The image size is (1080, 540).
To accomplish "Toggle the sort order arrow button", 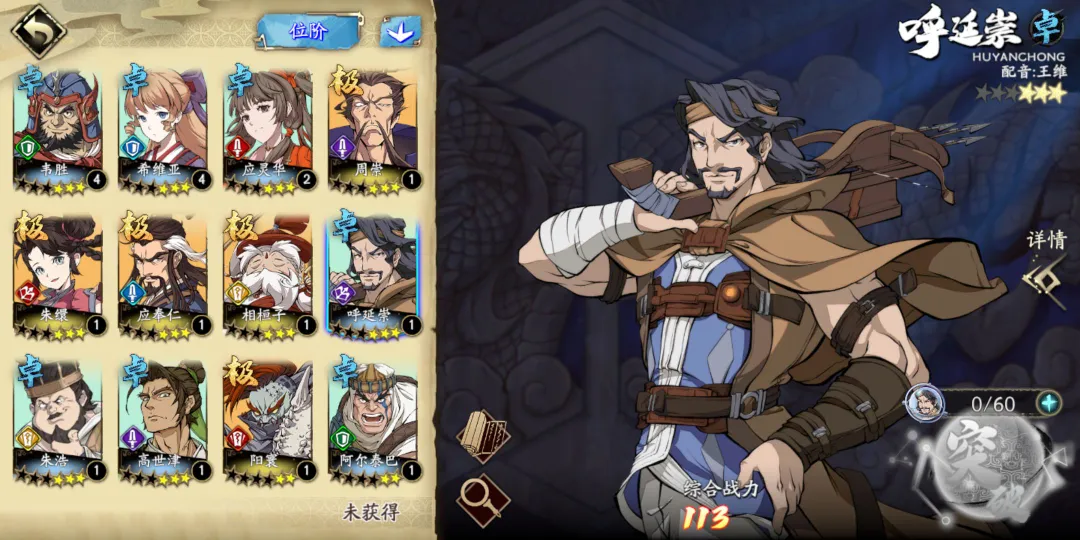I will [400, 31].
